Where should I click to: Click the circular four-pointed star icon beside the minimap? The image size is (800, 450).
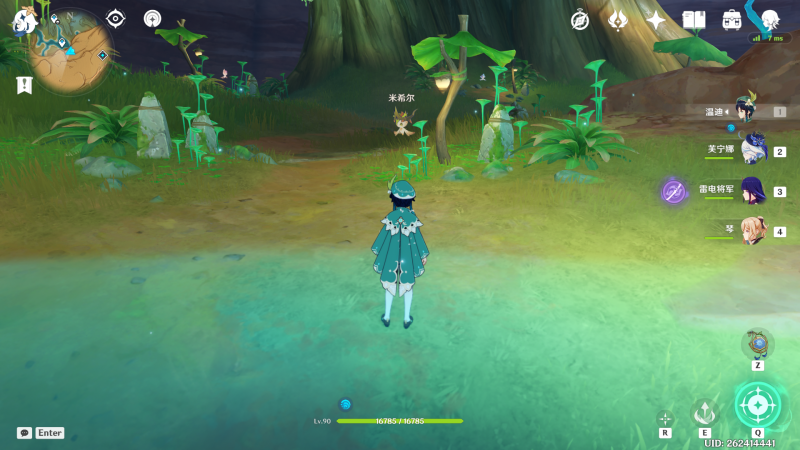point(152,18)
